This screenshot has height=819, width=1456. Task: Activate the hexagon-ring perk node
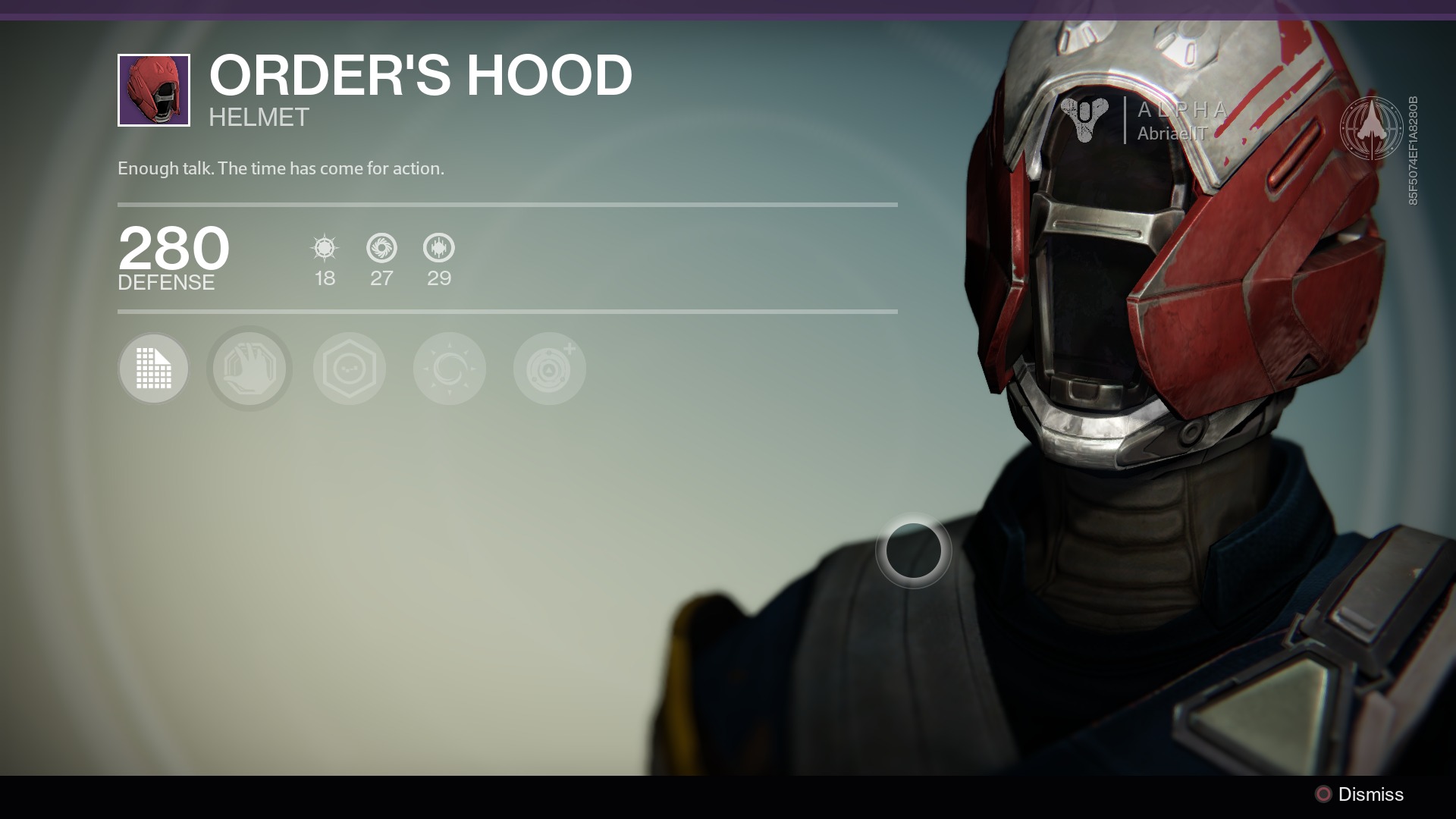pyautogui.click(x=350, y=369)
